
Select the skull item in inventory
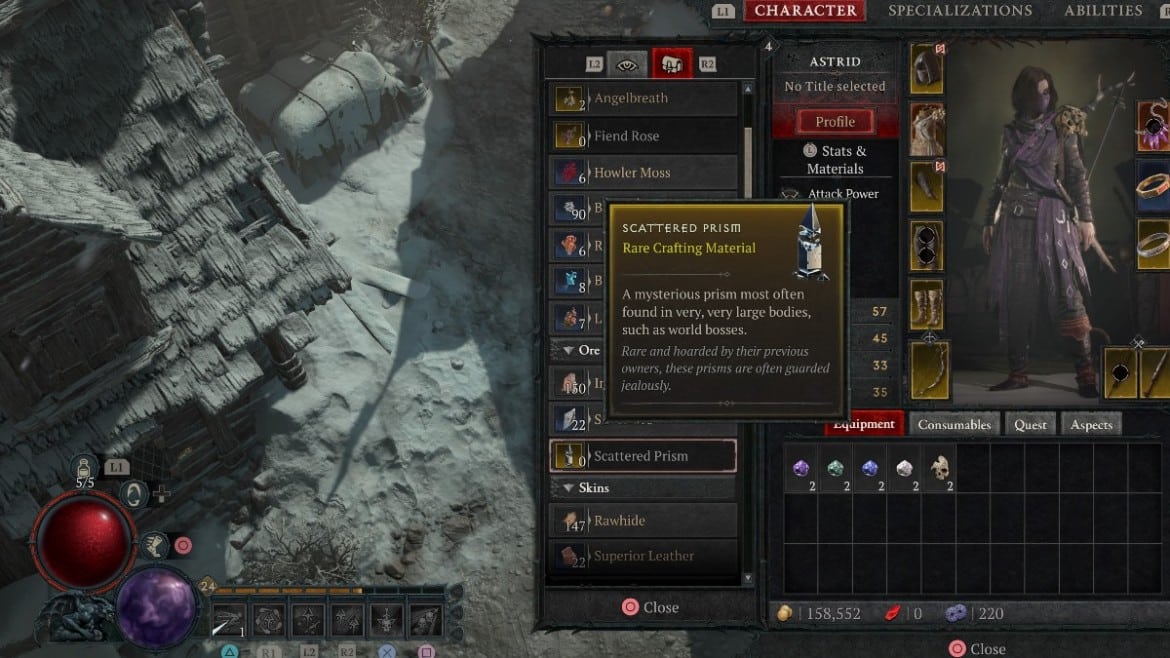(938, 468)
